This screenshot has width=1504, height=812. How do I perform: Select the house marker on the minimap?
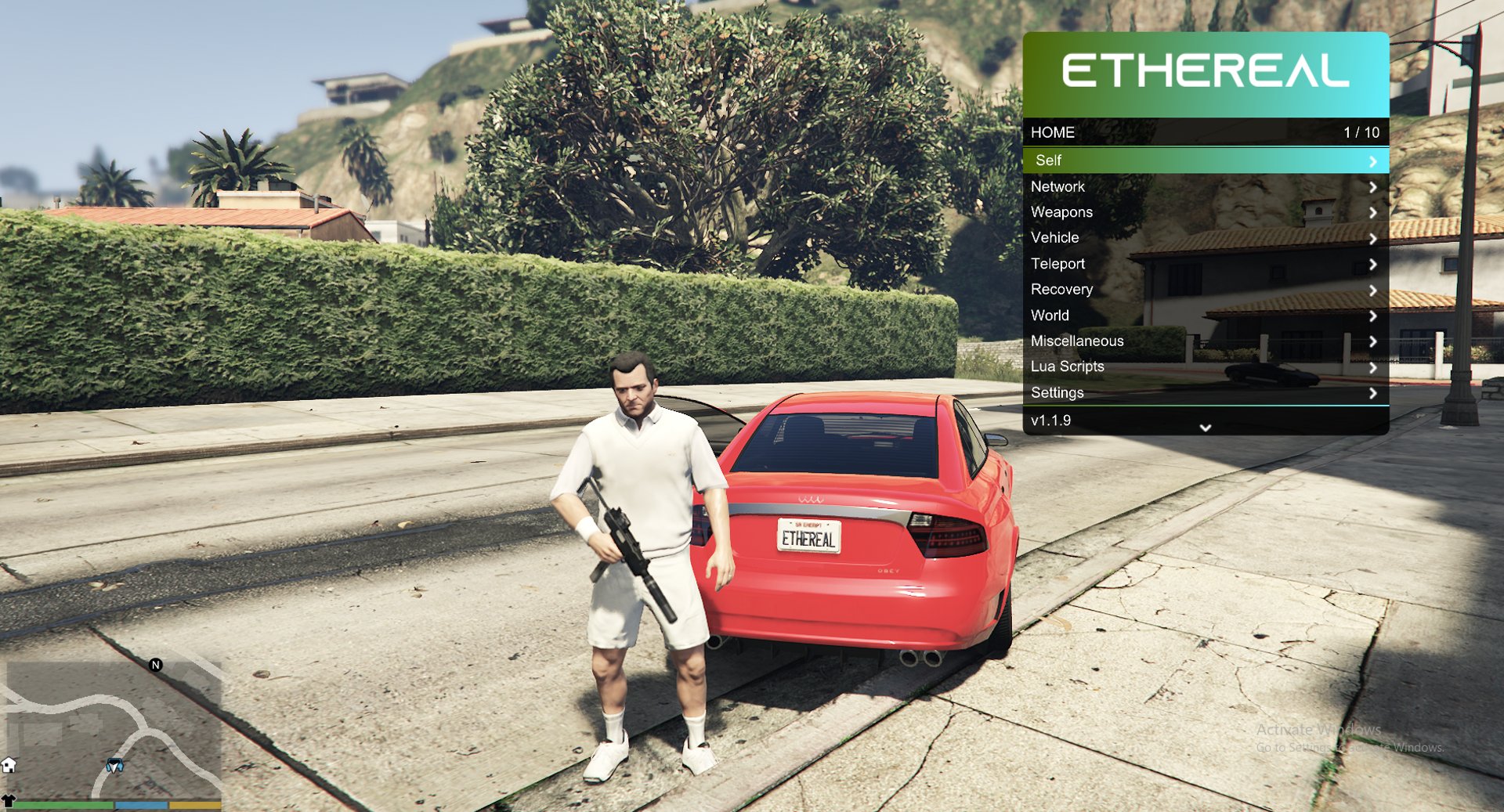[x=9, y=765]
